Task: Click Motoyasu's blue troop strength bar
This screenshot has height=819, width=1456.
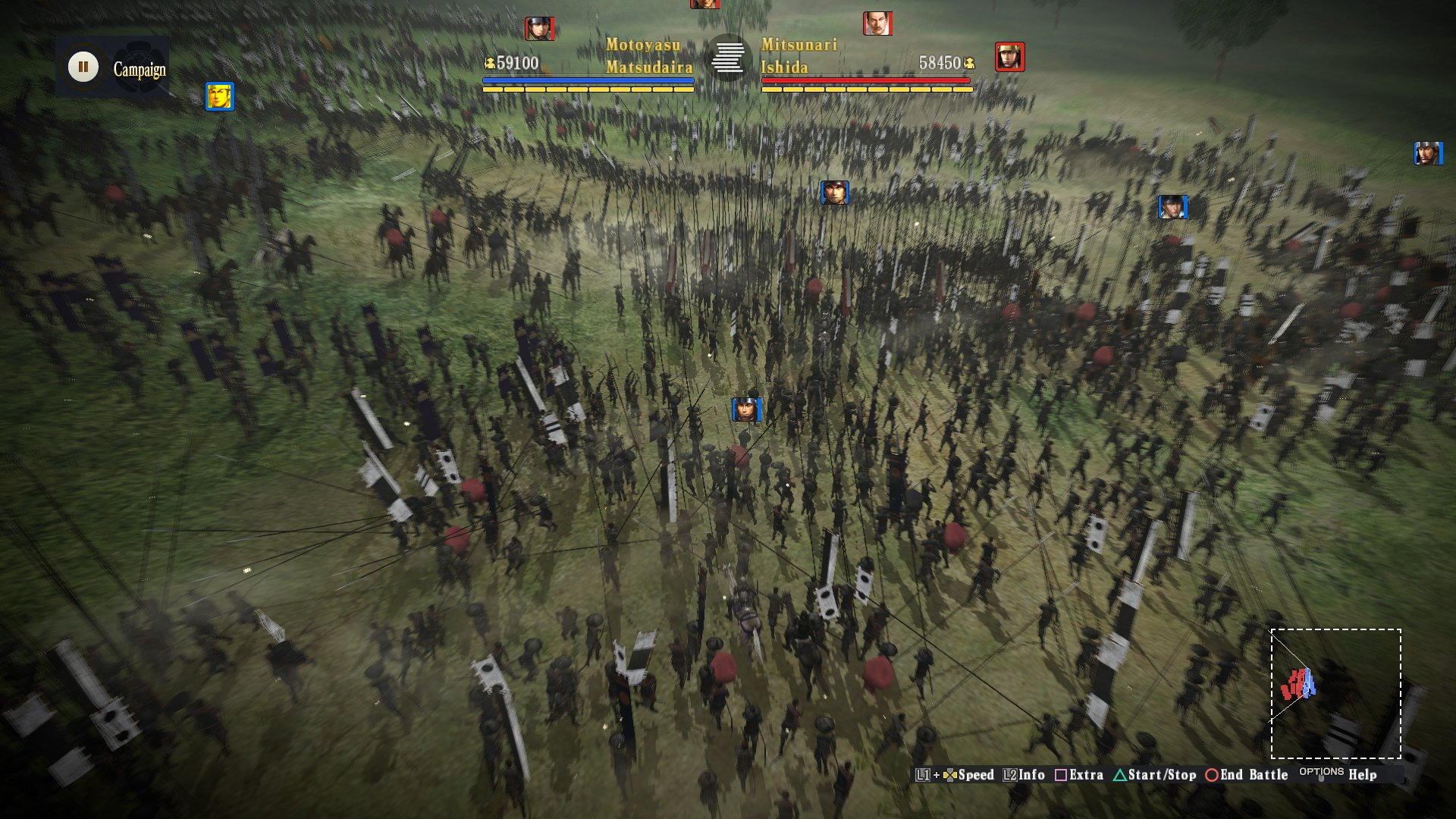Action: (588, 78)
